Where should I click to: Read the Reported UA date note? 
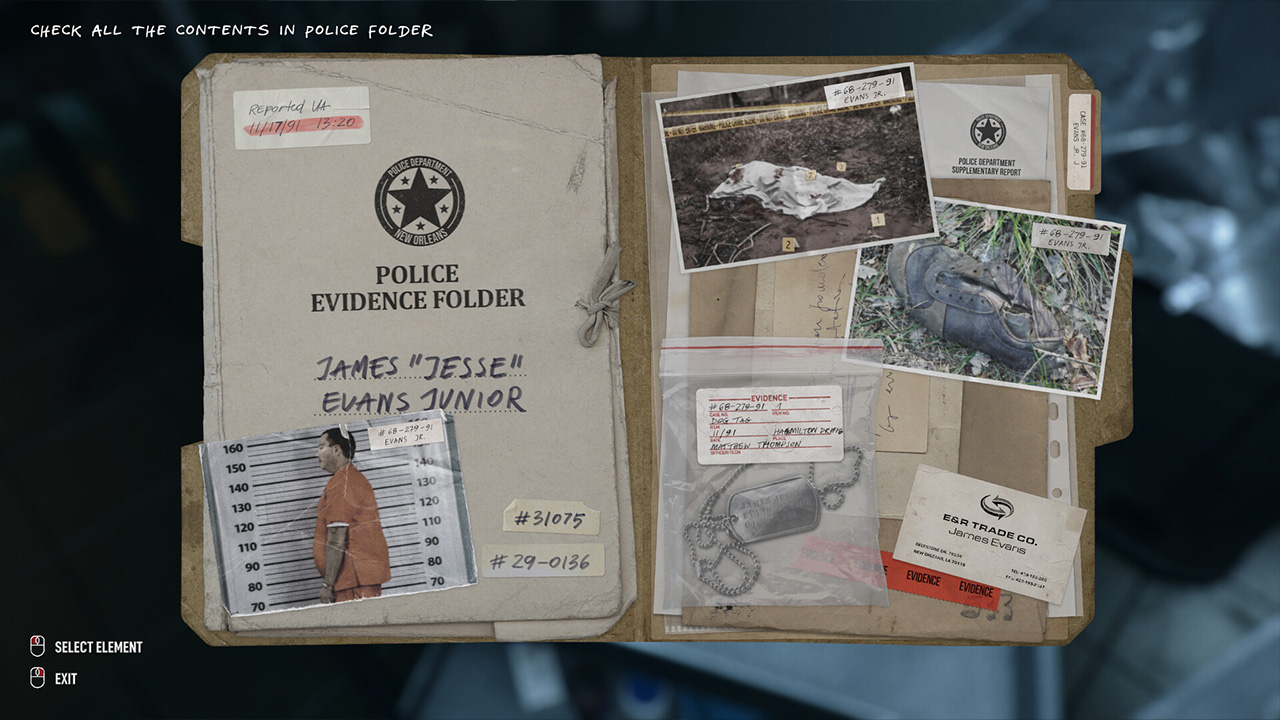(302, 117)
